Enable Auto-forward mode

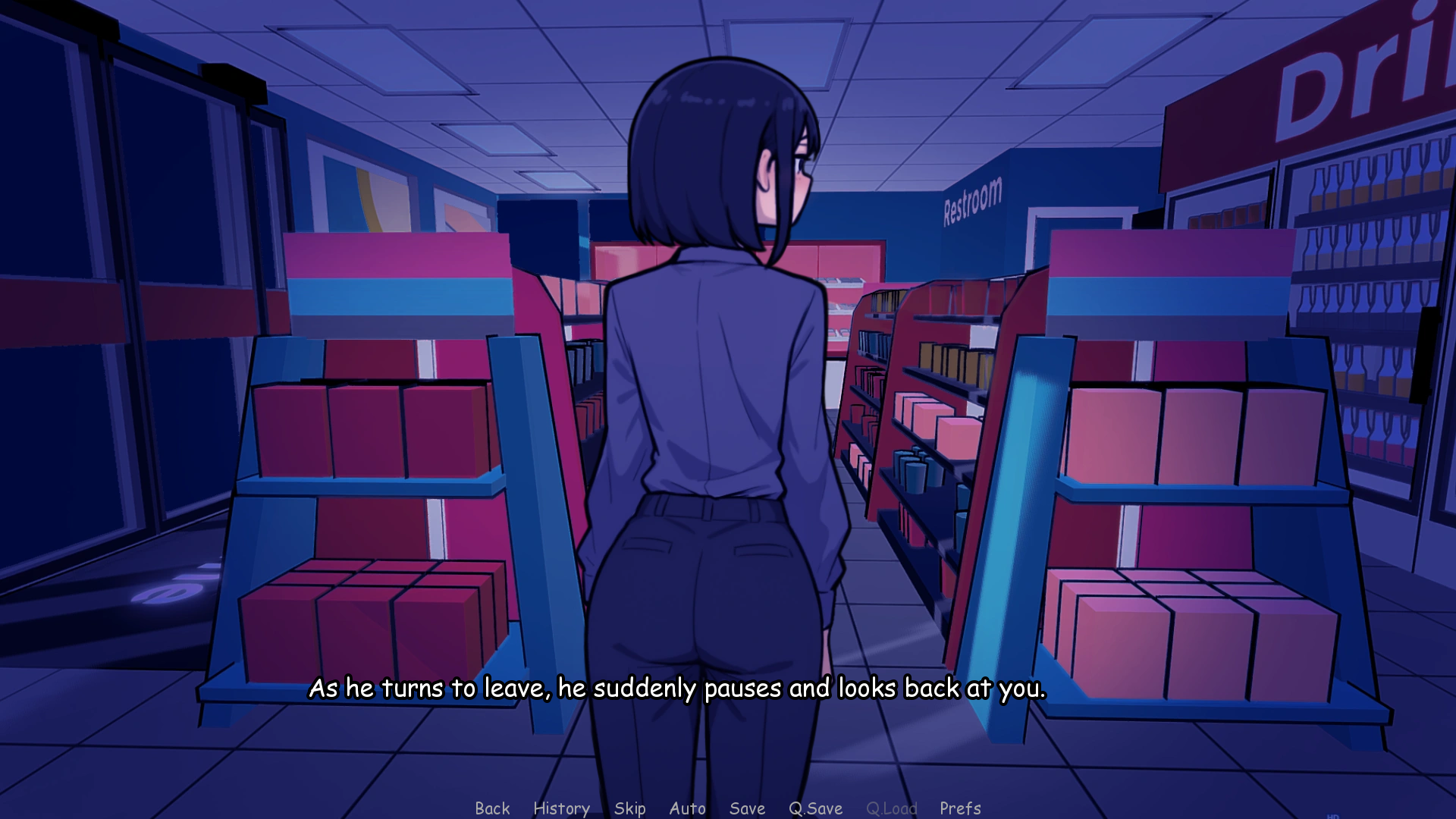687,808
